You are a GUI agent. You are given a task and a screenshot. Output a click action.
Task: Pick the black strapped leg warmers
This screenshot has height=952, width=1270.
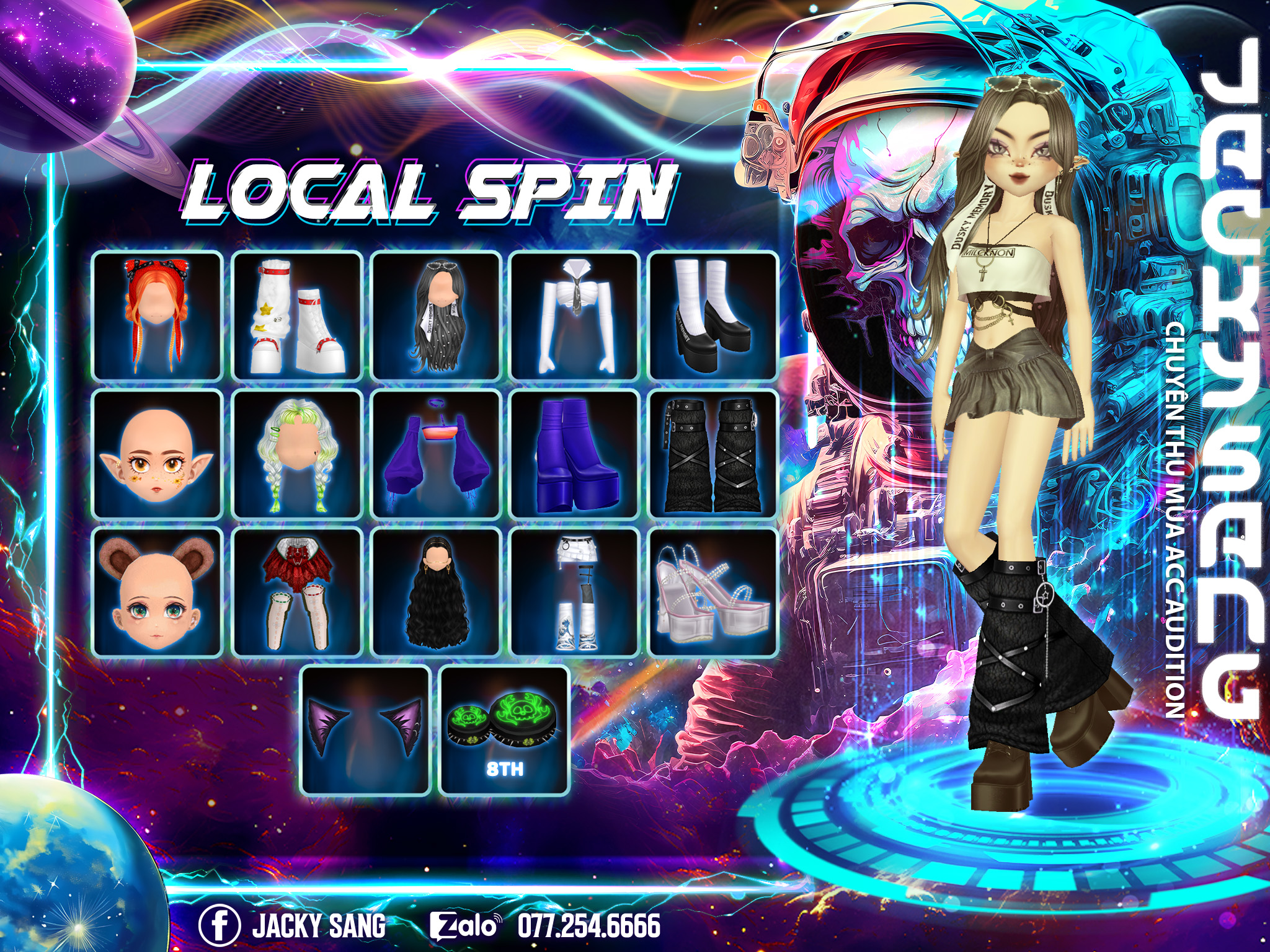(714, 454)
